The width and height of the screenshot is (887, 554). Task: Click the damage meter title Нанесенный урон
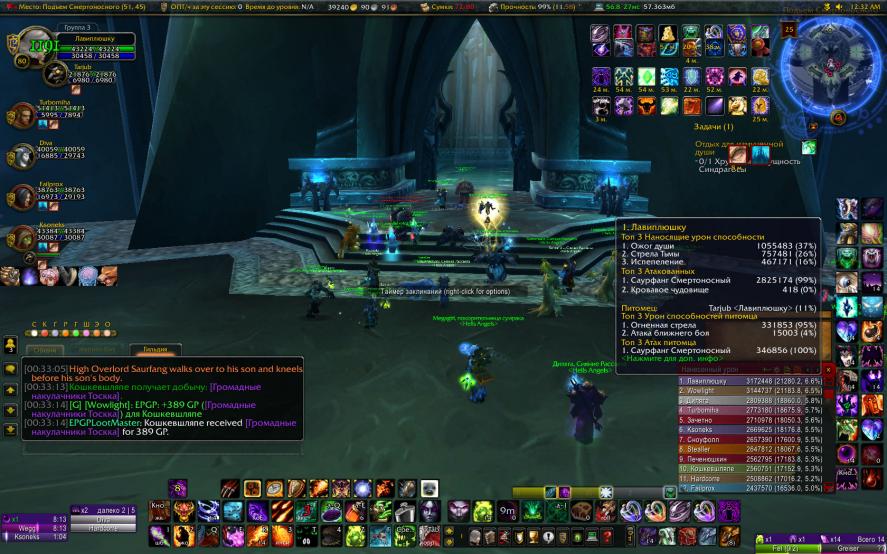pos(710,370)
